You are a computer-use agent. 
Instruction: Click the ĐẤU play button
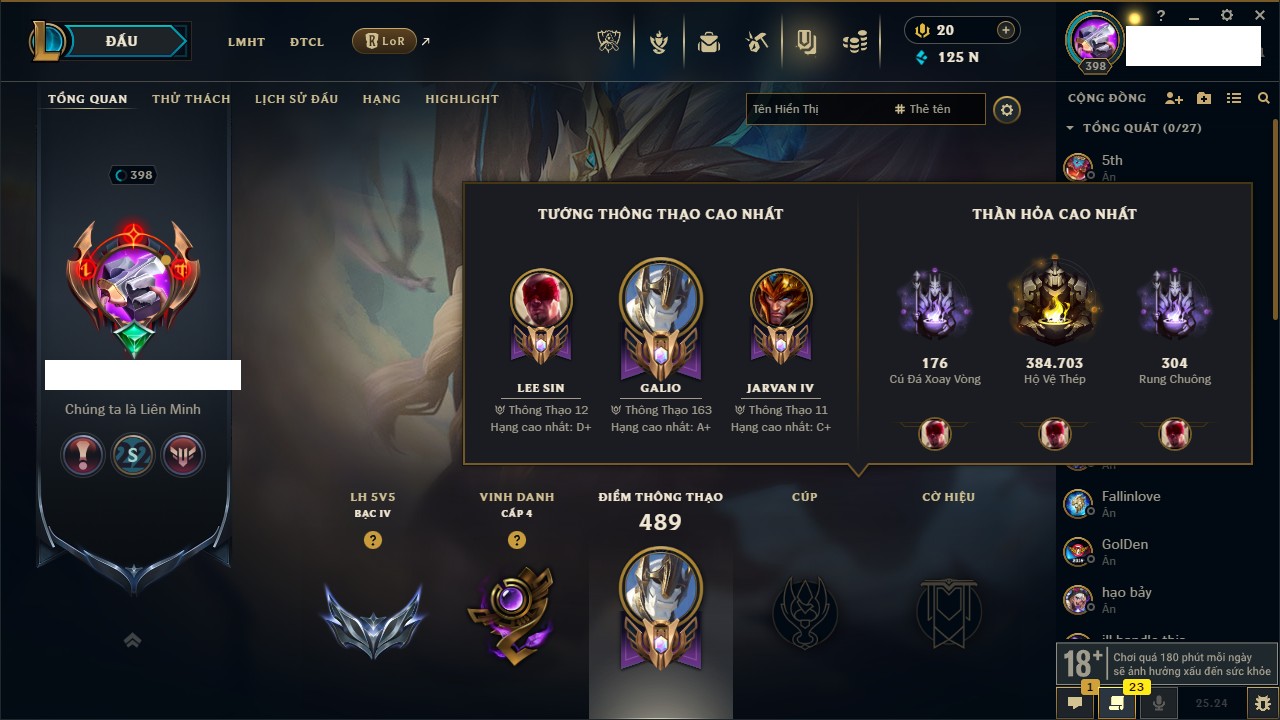[x=122, y=41]
